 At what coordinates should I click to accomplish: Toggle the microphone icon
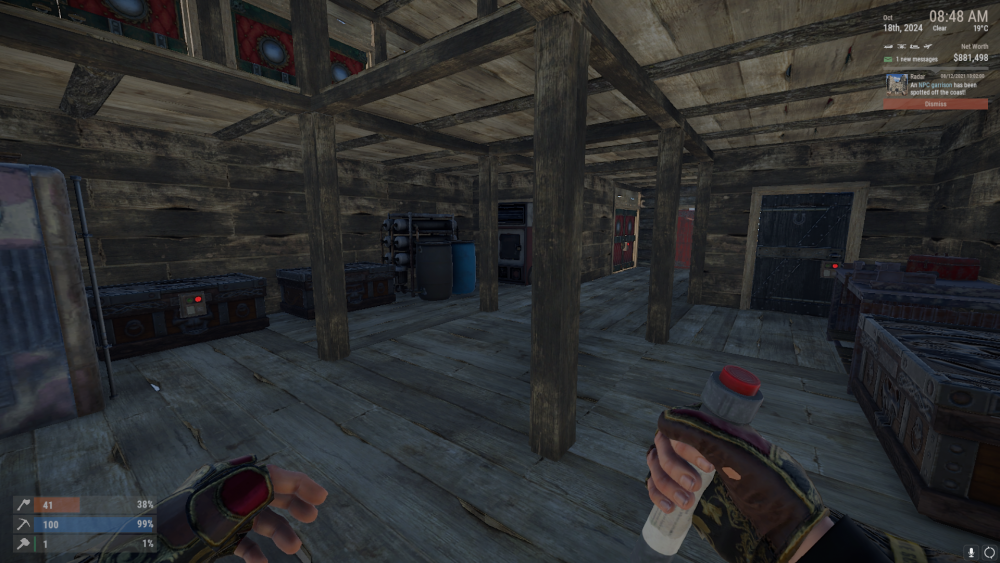970,551
